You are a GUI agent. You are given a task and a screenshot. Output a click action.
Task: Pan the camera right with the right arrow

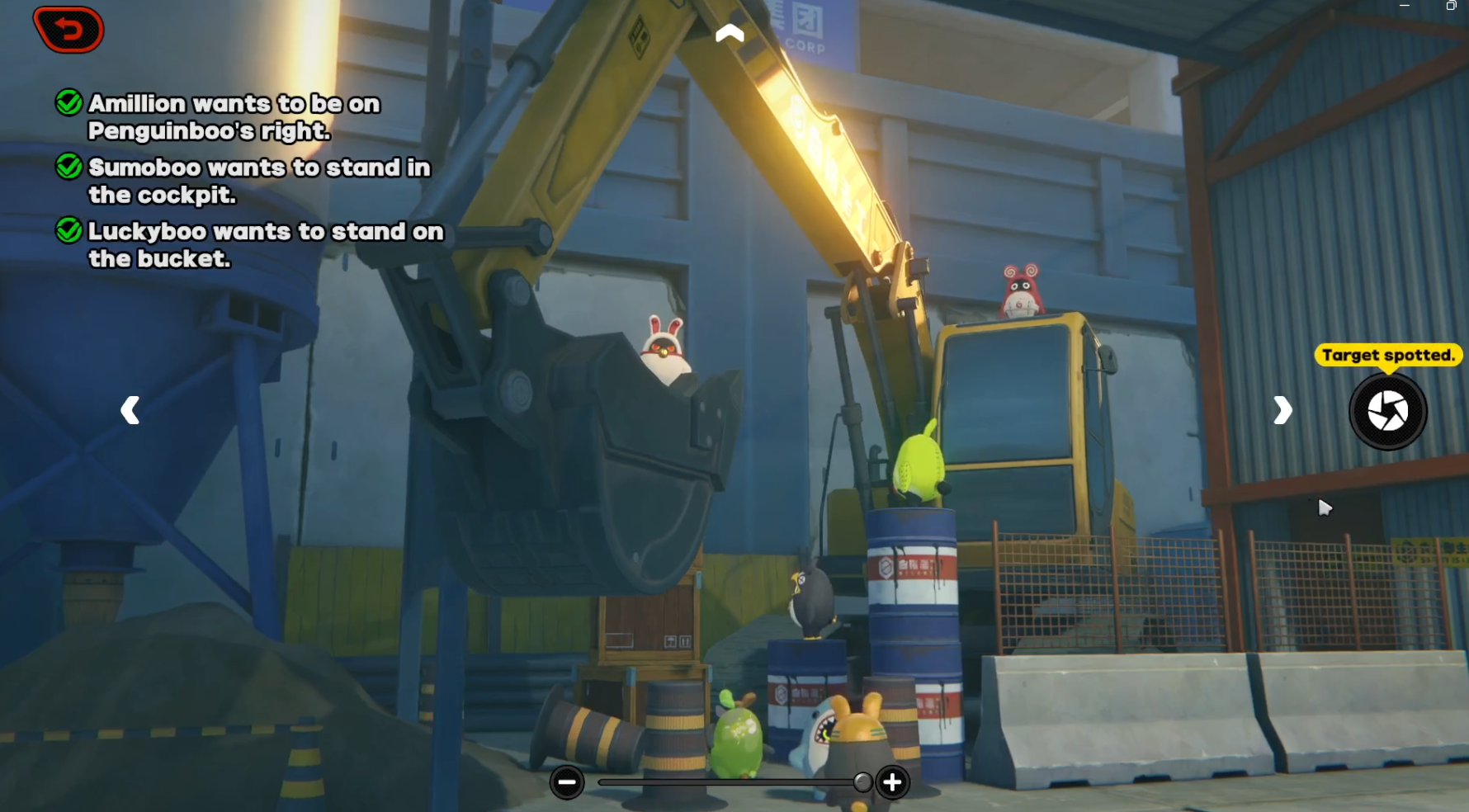click(1282, 410)
